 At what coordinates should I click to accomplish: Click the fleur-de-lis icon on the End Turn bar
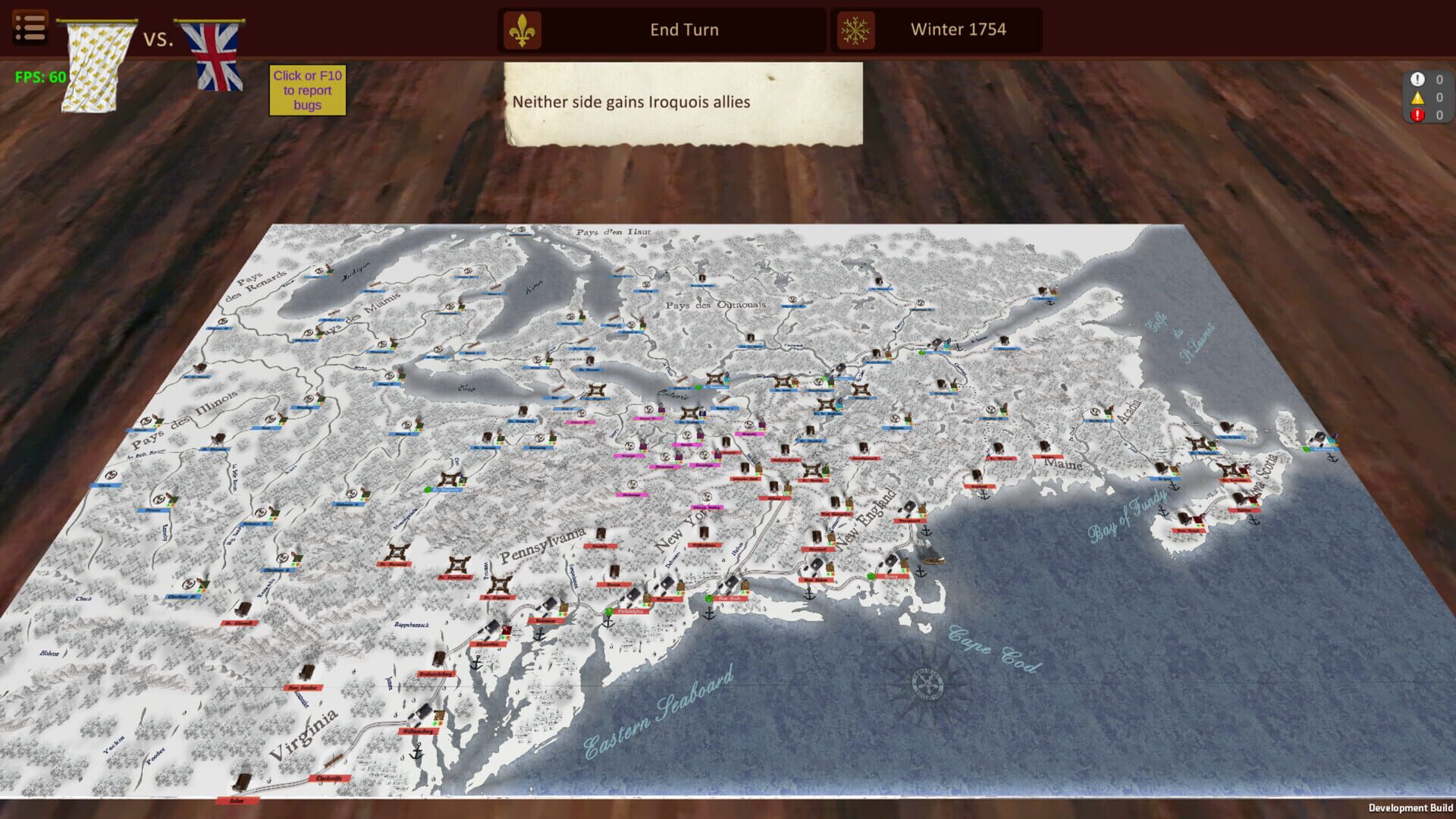pyautogui.click(x=522, y=30)
